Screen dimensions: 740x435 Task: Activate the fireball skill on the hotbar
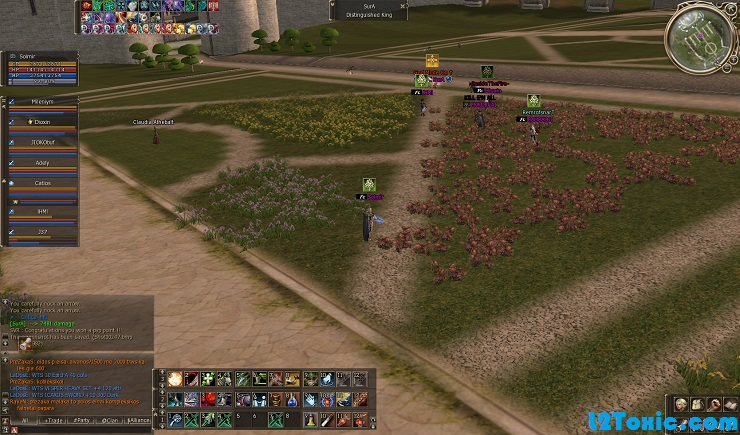coord(175,379)
